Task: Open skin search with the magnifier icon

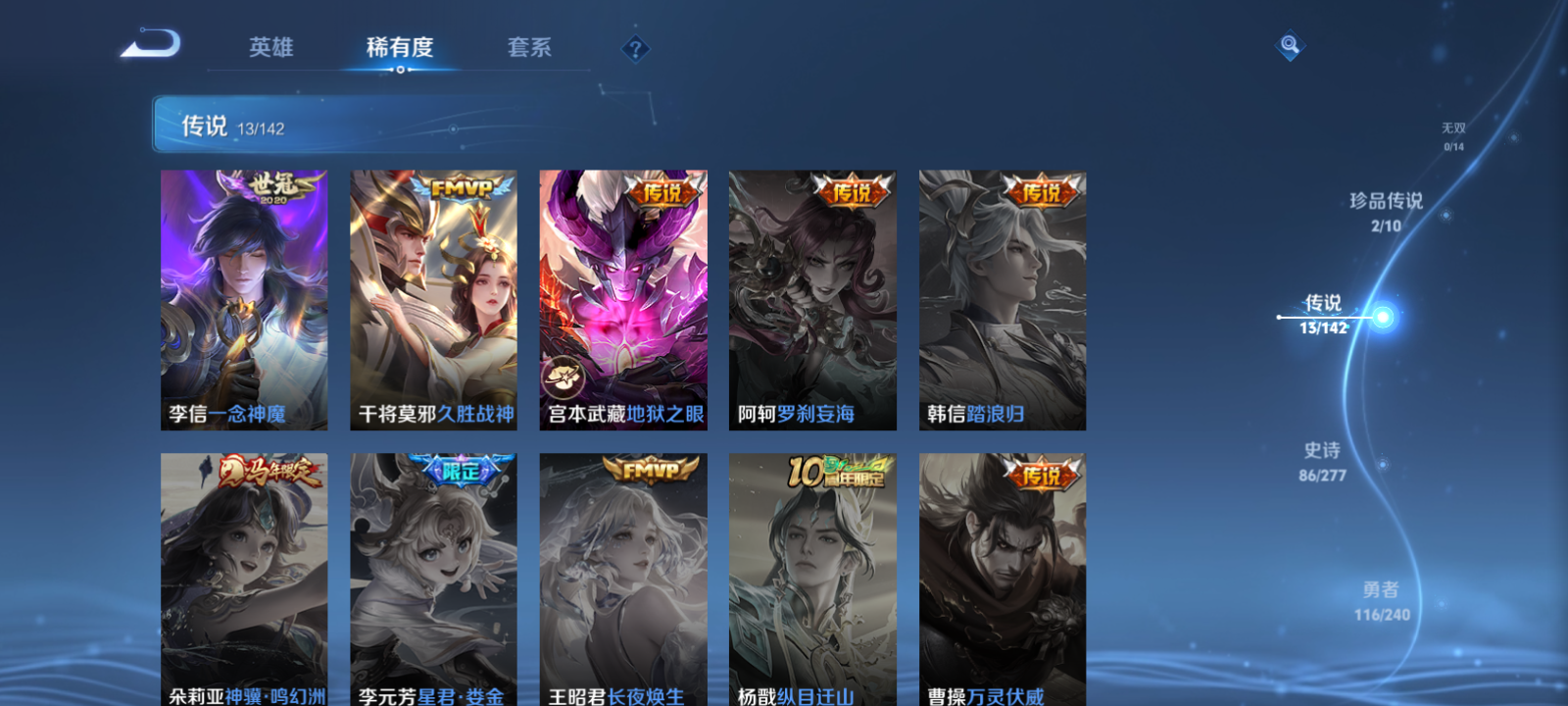Action: tap(1288, 43)
